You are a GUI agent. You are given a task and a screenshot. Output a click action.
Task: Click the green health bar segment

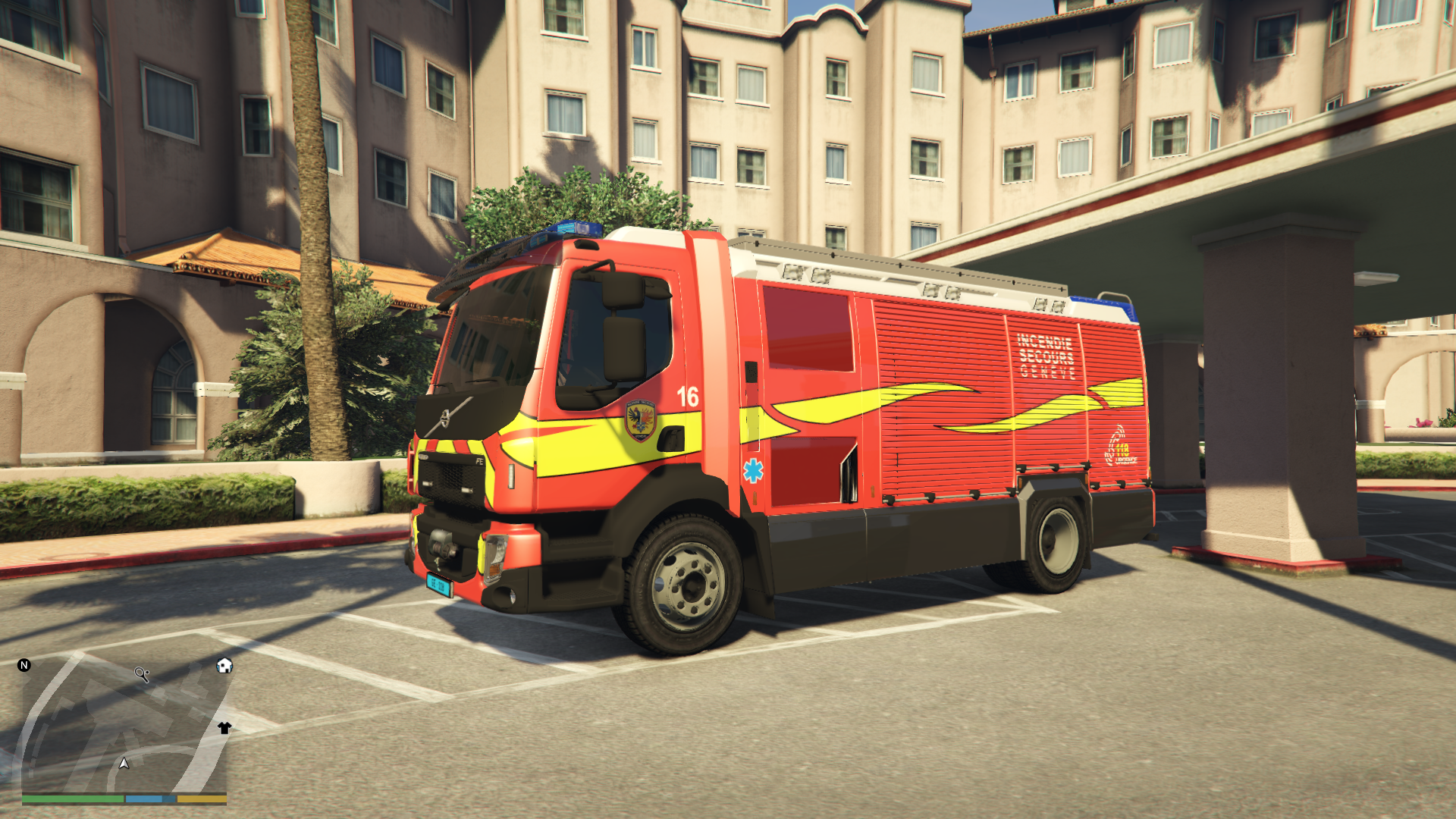pyautogui.click(x=73, y=799)
